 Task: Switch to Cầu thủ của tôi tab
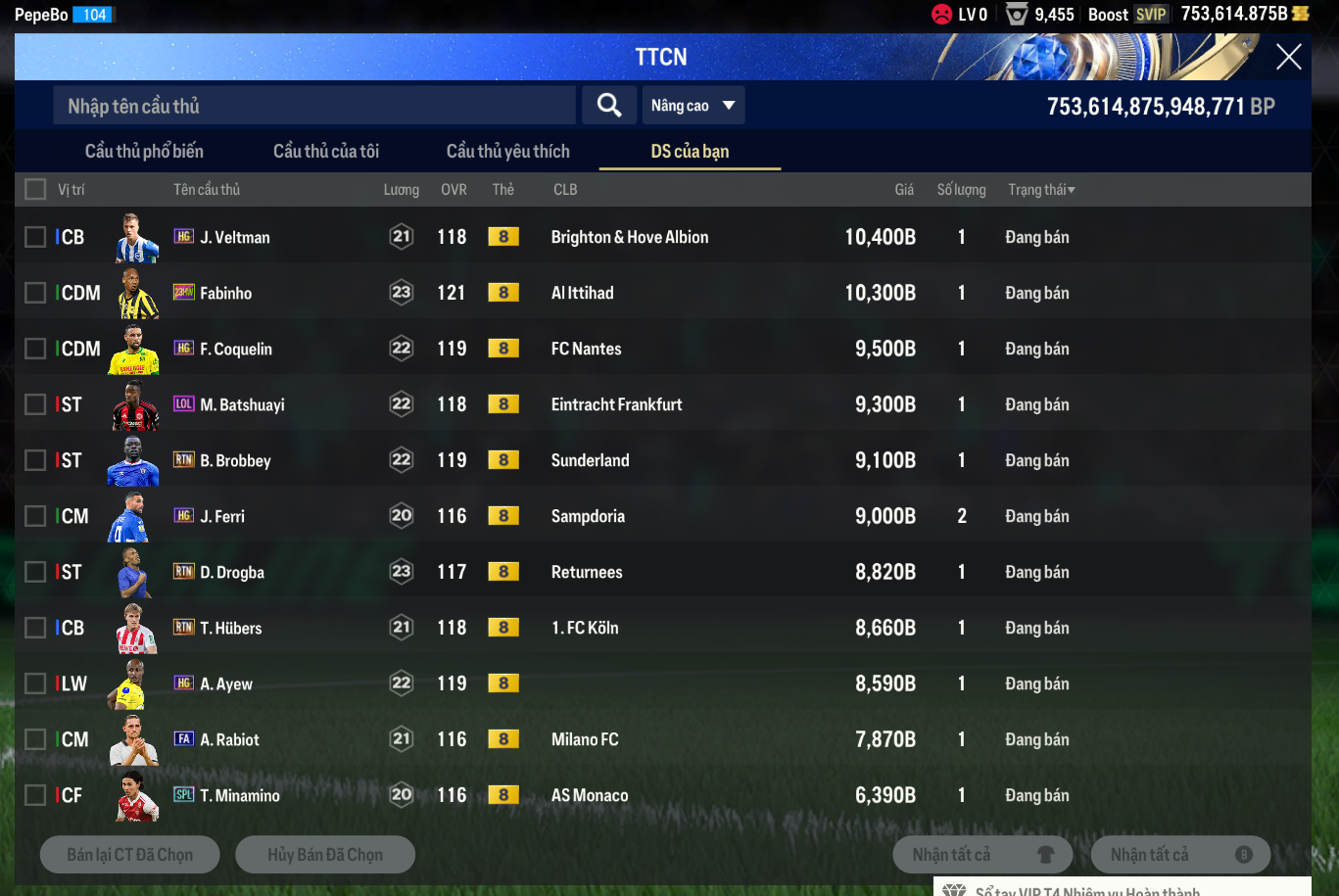click(x=326, y=151)
